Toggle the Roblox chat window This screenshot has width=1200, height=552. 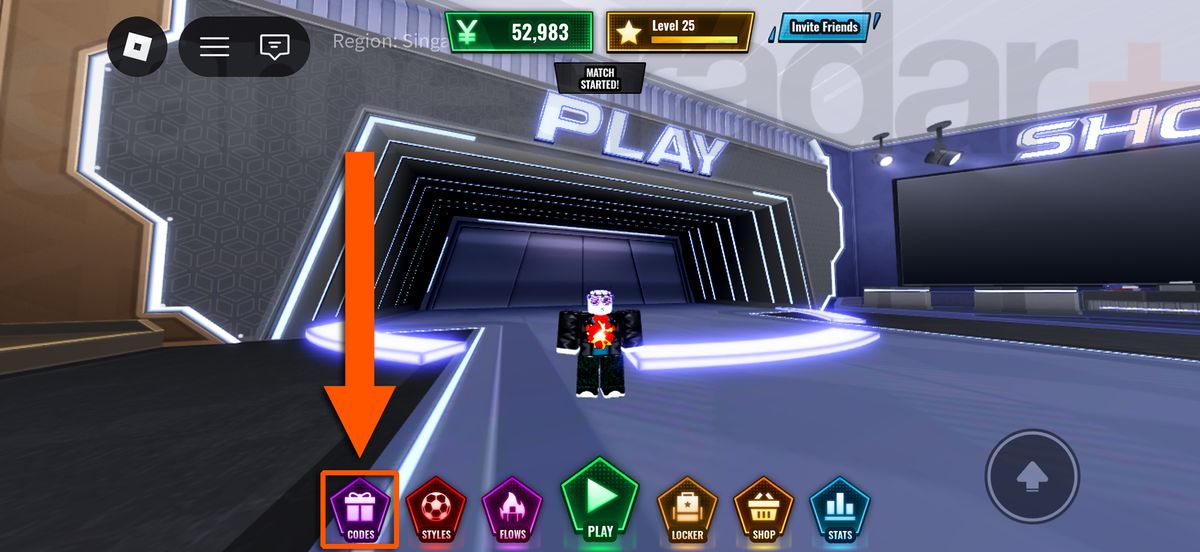(x=273, y=47)
